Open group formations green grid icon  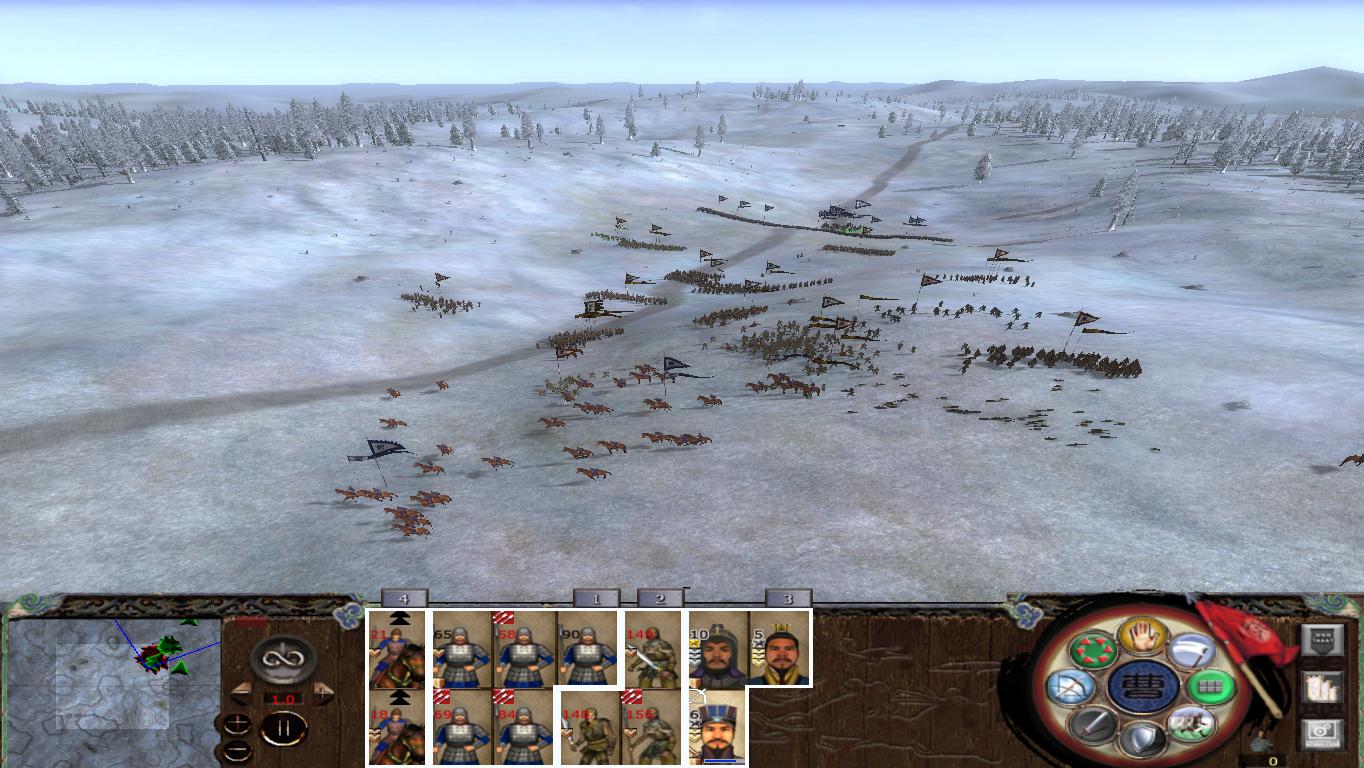(x=1210, y=685)
